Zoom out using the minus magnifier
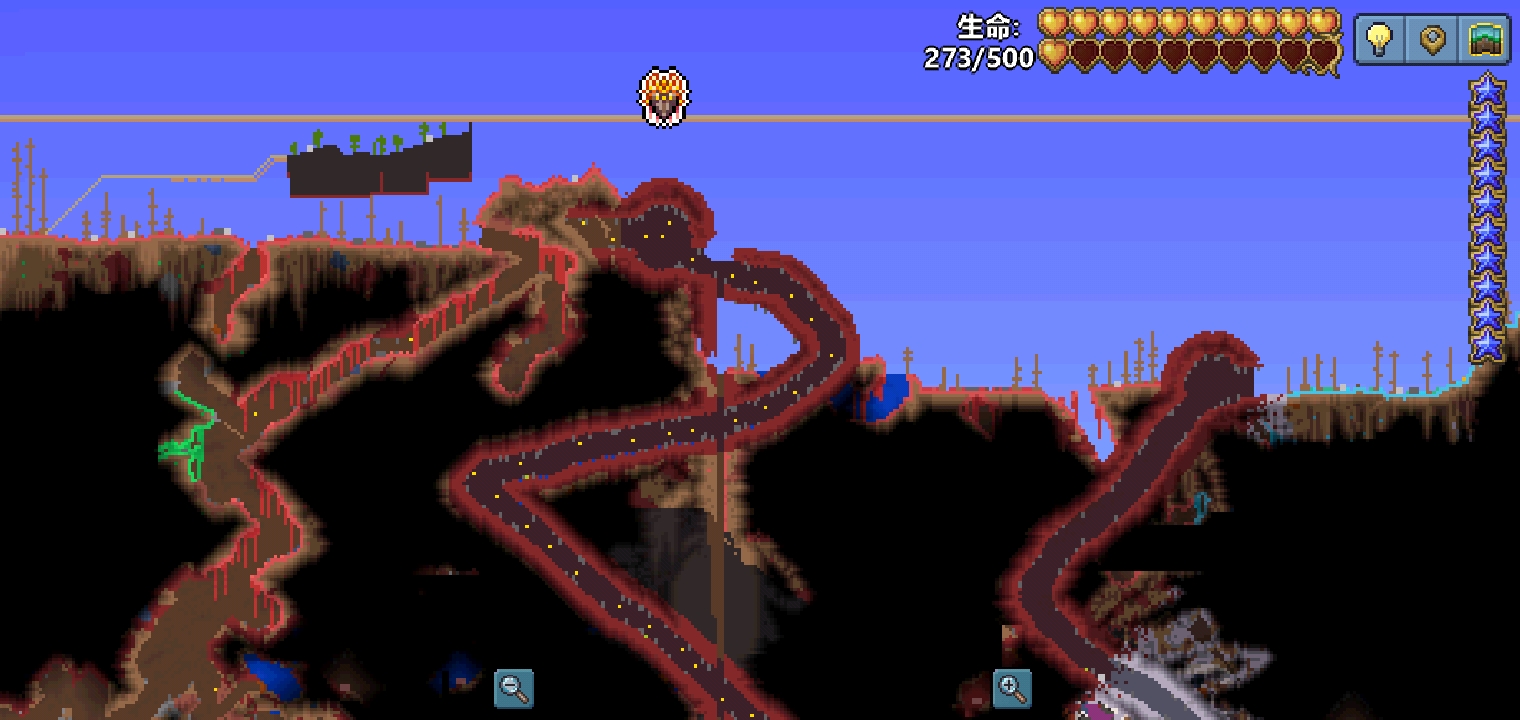1520x720 pixels. tap(514, 688)
